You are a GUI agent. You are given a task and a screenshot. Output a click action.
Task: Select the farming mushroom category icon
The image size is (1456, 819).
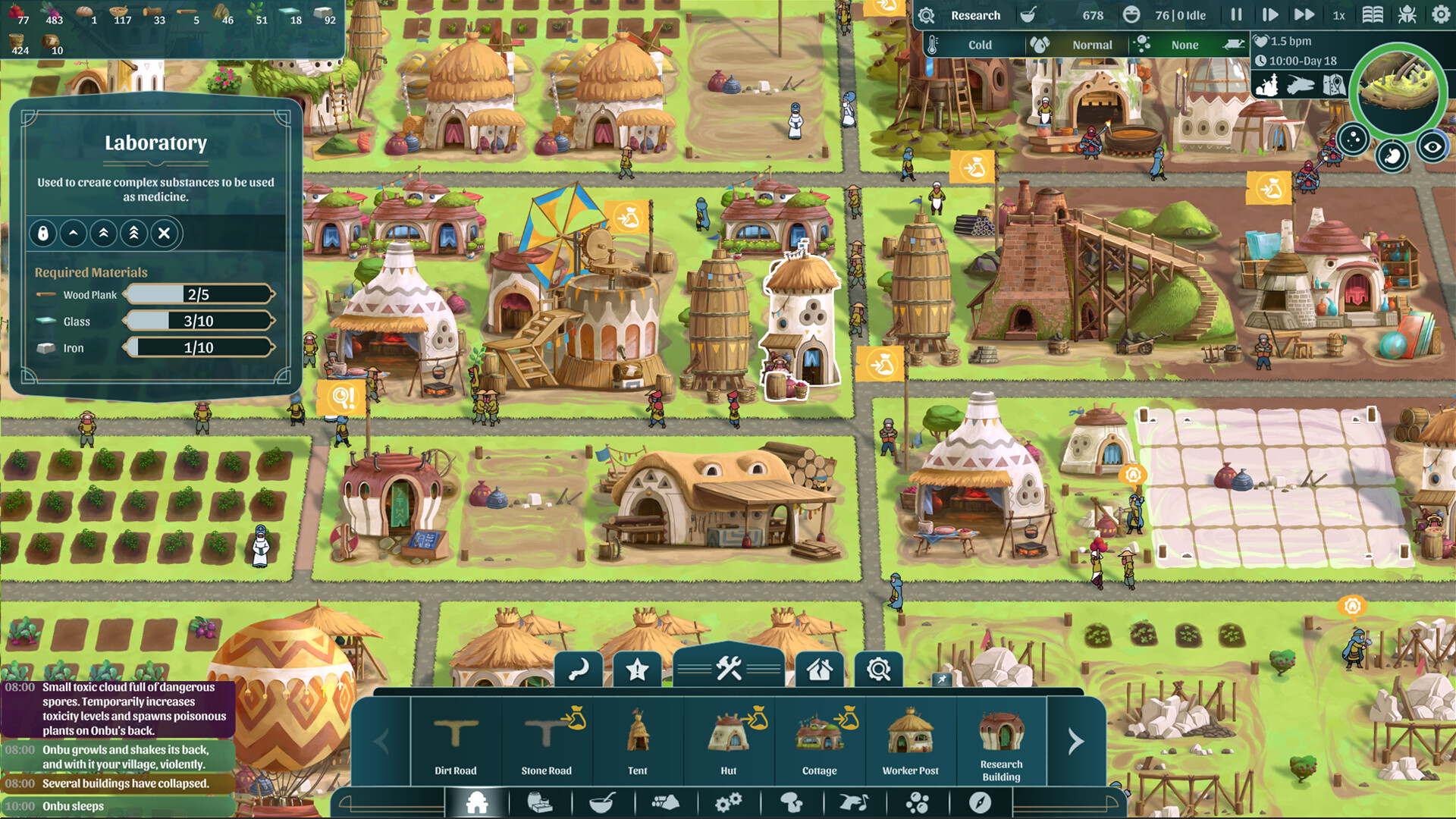[792, 802]
